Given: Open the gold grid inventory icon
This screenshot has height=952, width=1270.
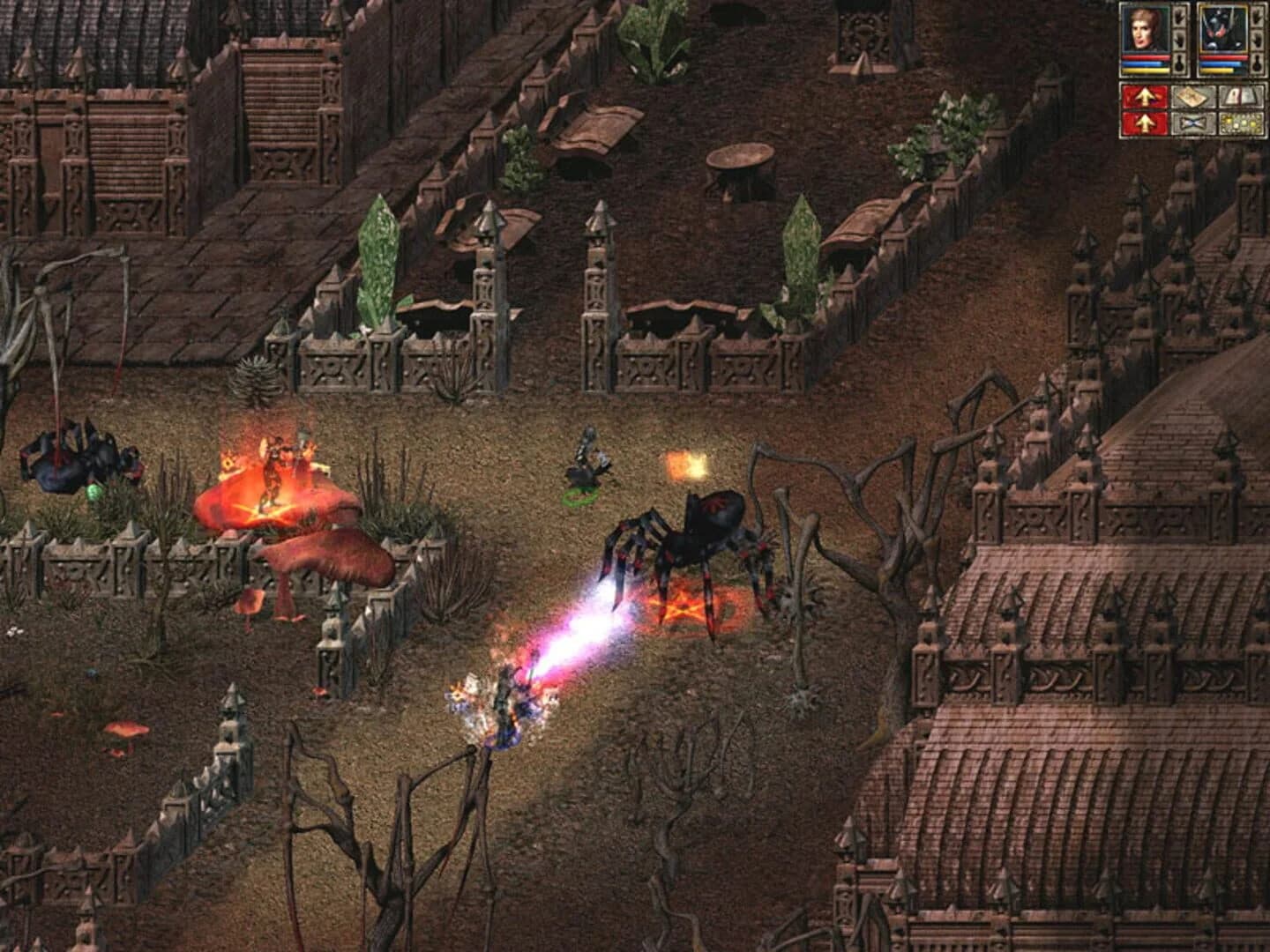Looking at the screenshot, I should 1239,122.
